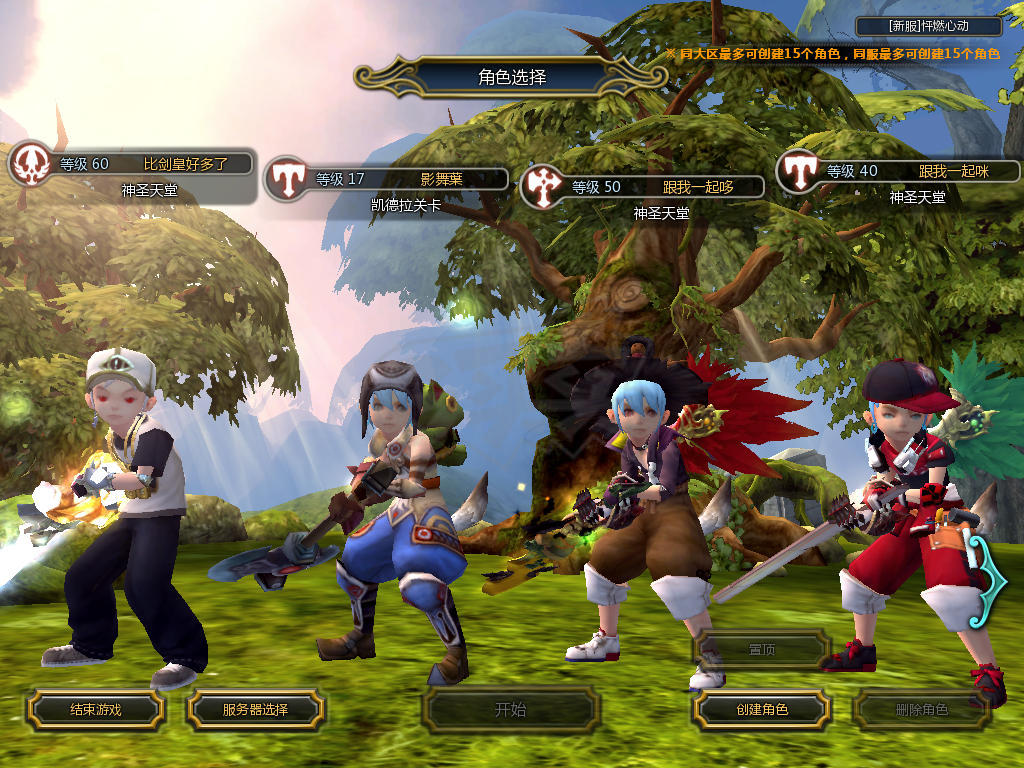
Task: Click the 删除角色 delete character button
Action: point(921,710)
